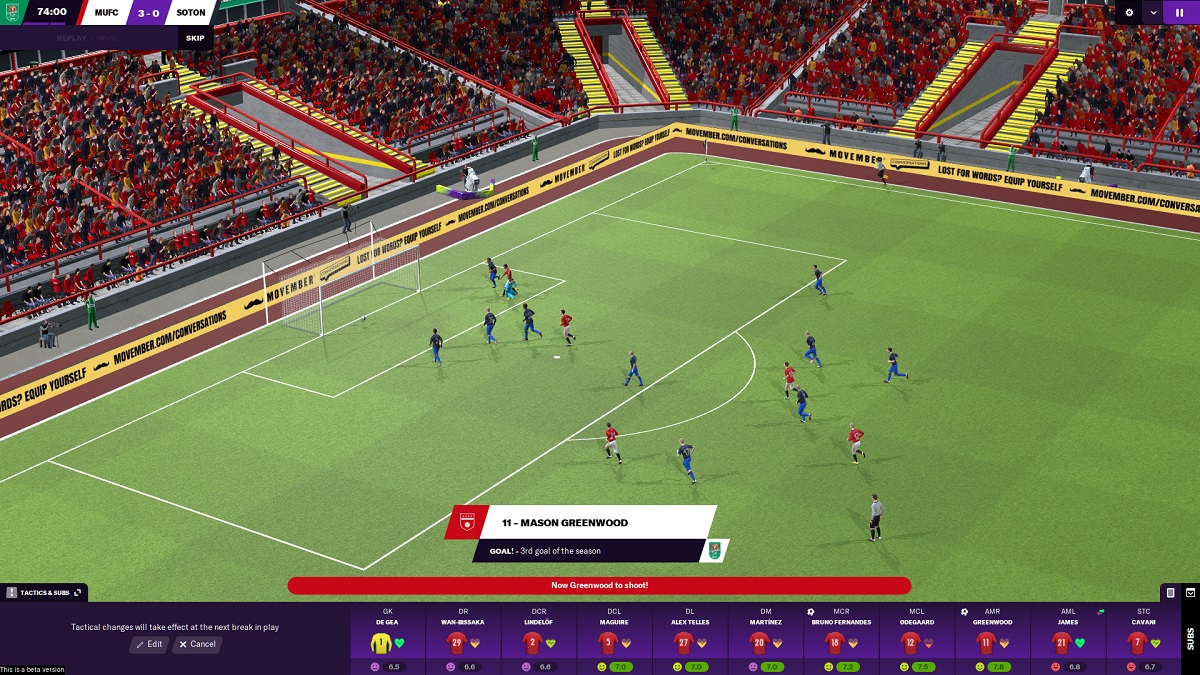Collapse the lineup bar with the arrow

point(1190,593)
